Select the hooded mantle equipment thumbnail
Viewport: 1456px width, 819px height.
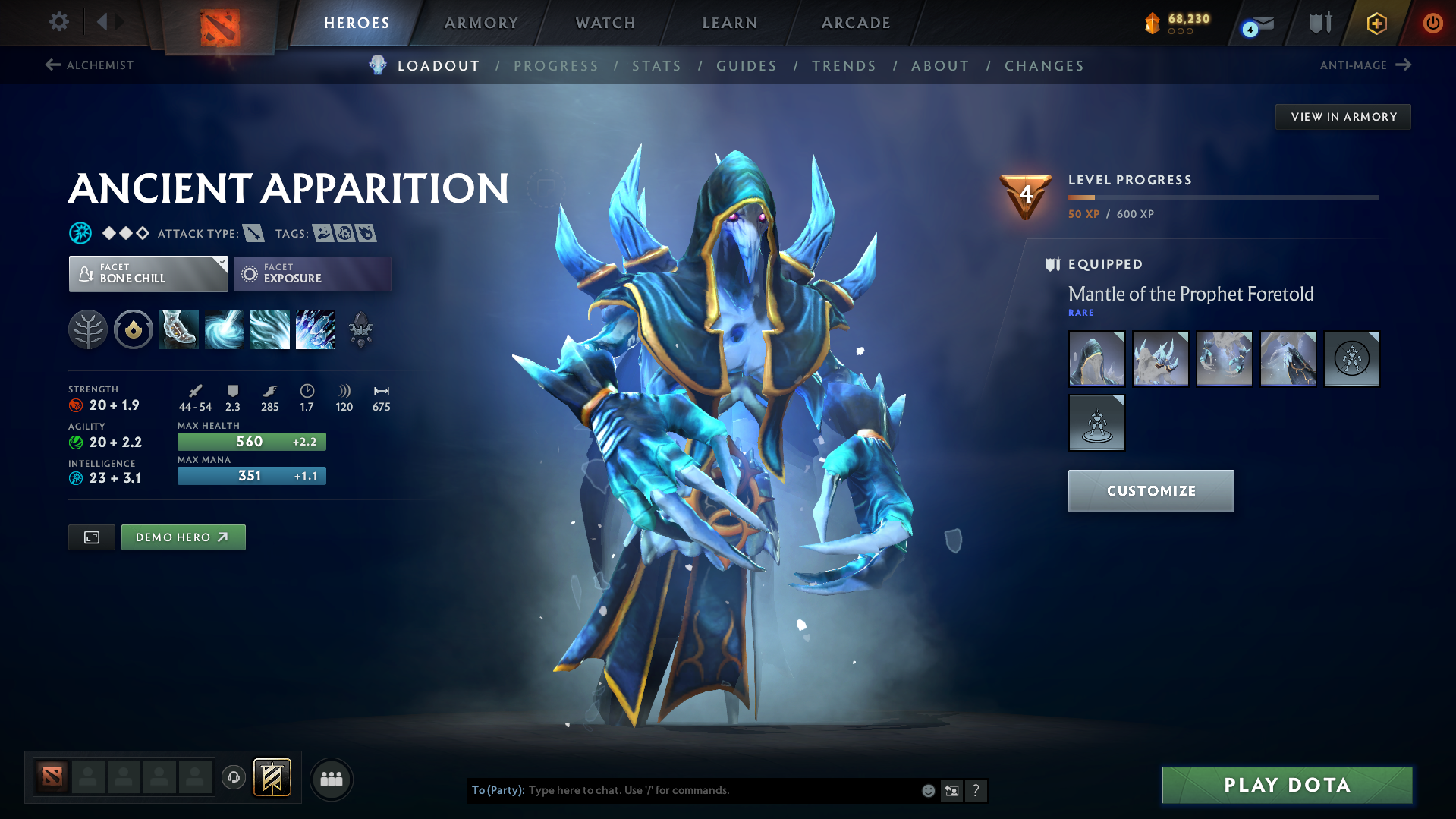pos(1096,358)
